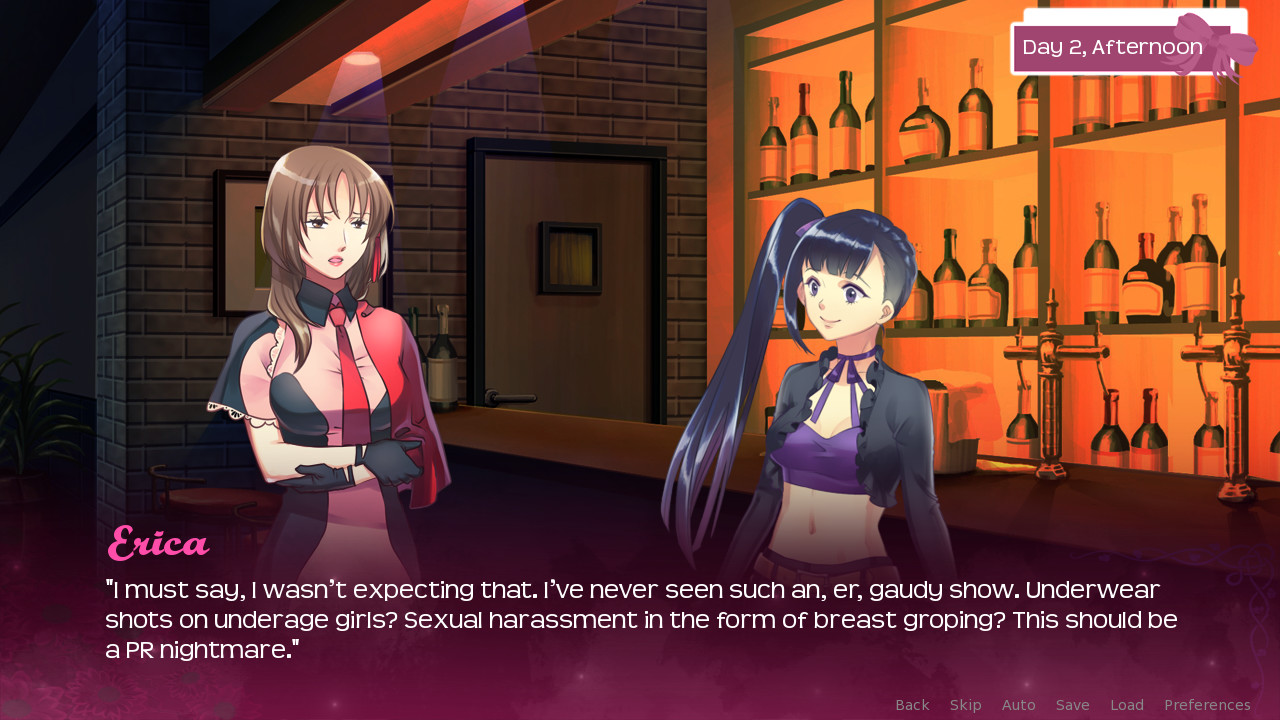Go back to the previous dialogue line
The height and width of the screenshot is (720, 1280).
(x=912, y=705)
